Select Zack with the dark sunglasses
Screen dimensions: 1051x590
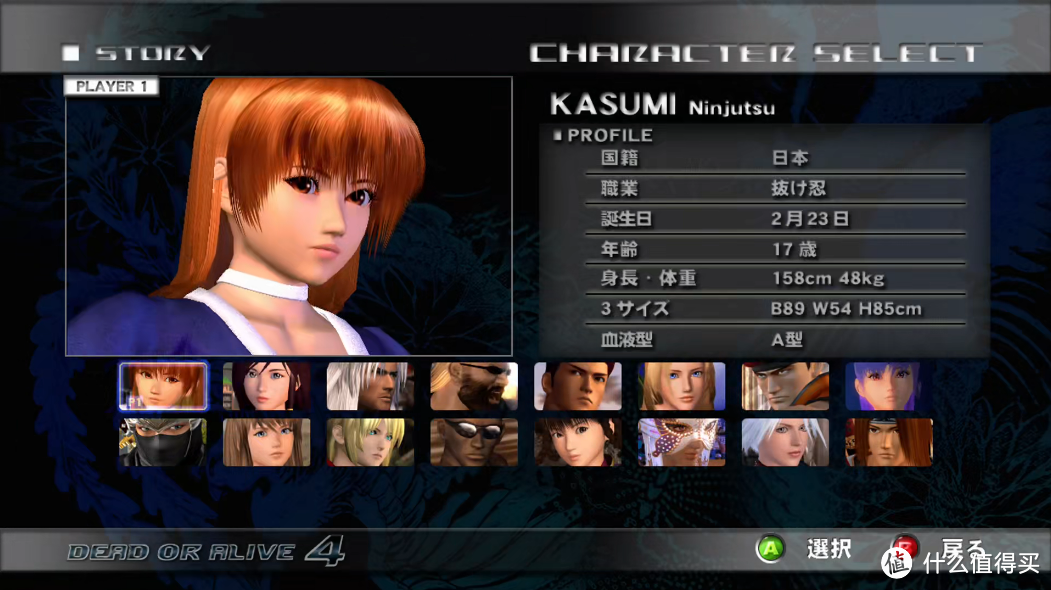(474, 442)
